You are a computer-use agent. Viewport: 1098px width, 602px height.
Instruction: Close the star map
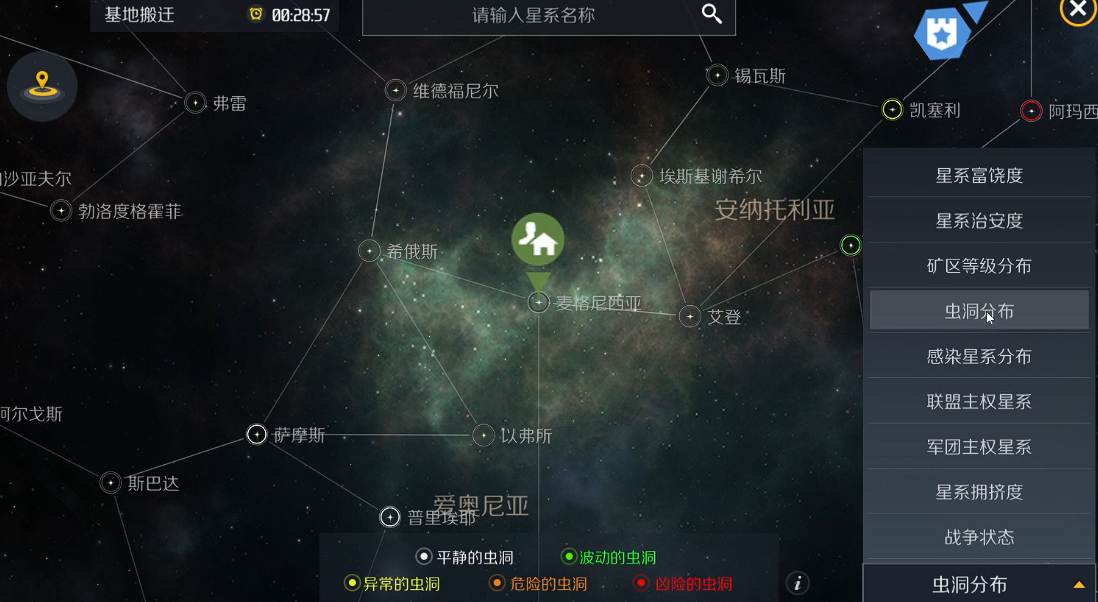1078,10
